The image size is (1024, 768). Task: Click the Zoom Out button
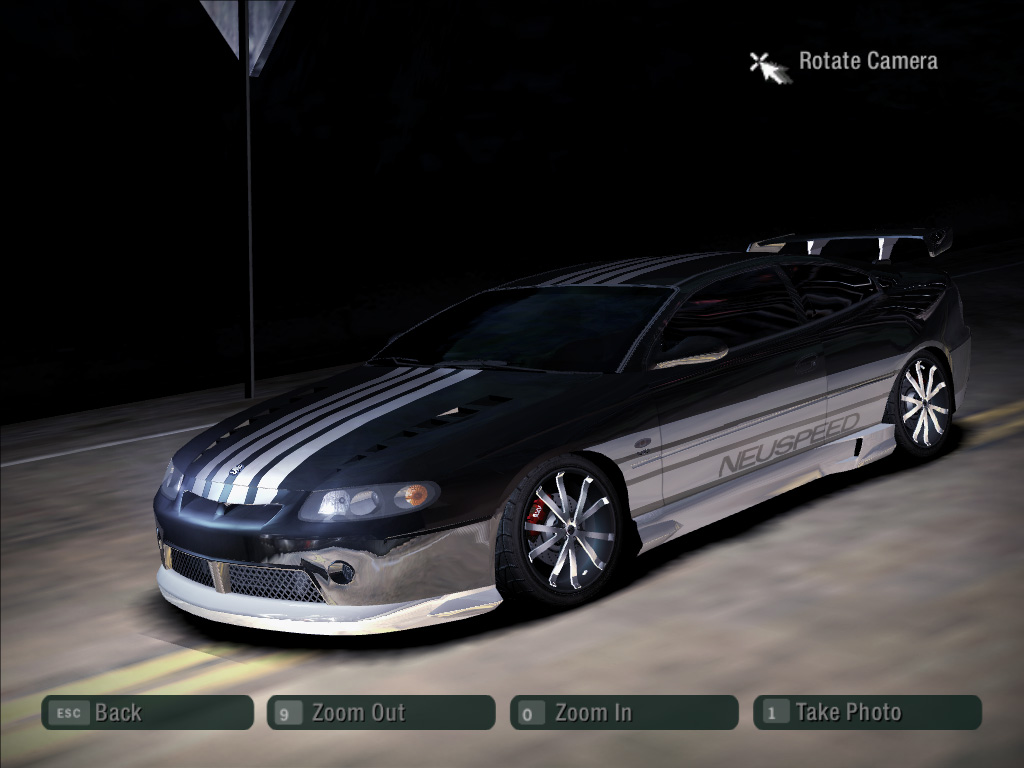point(380,712)
